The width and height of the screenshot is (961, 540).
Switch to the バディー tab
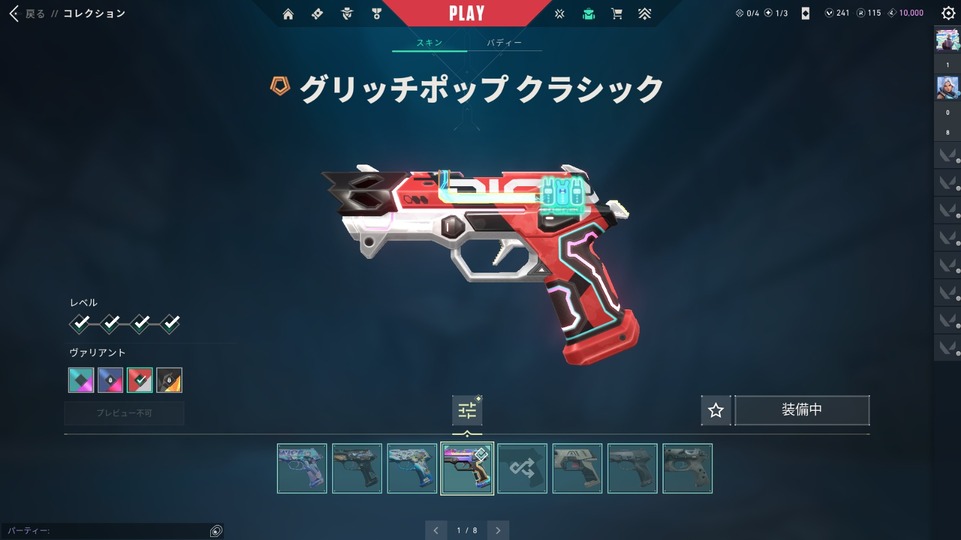[x=504, y=44]
